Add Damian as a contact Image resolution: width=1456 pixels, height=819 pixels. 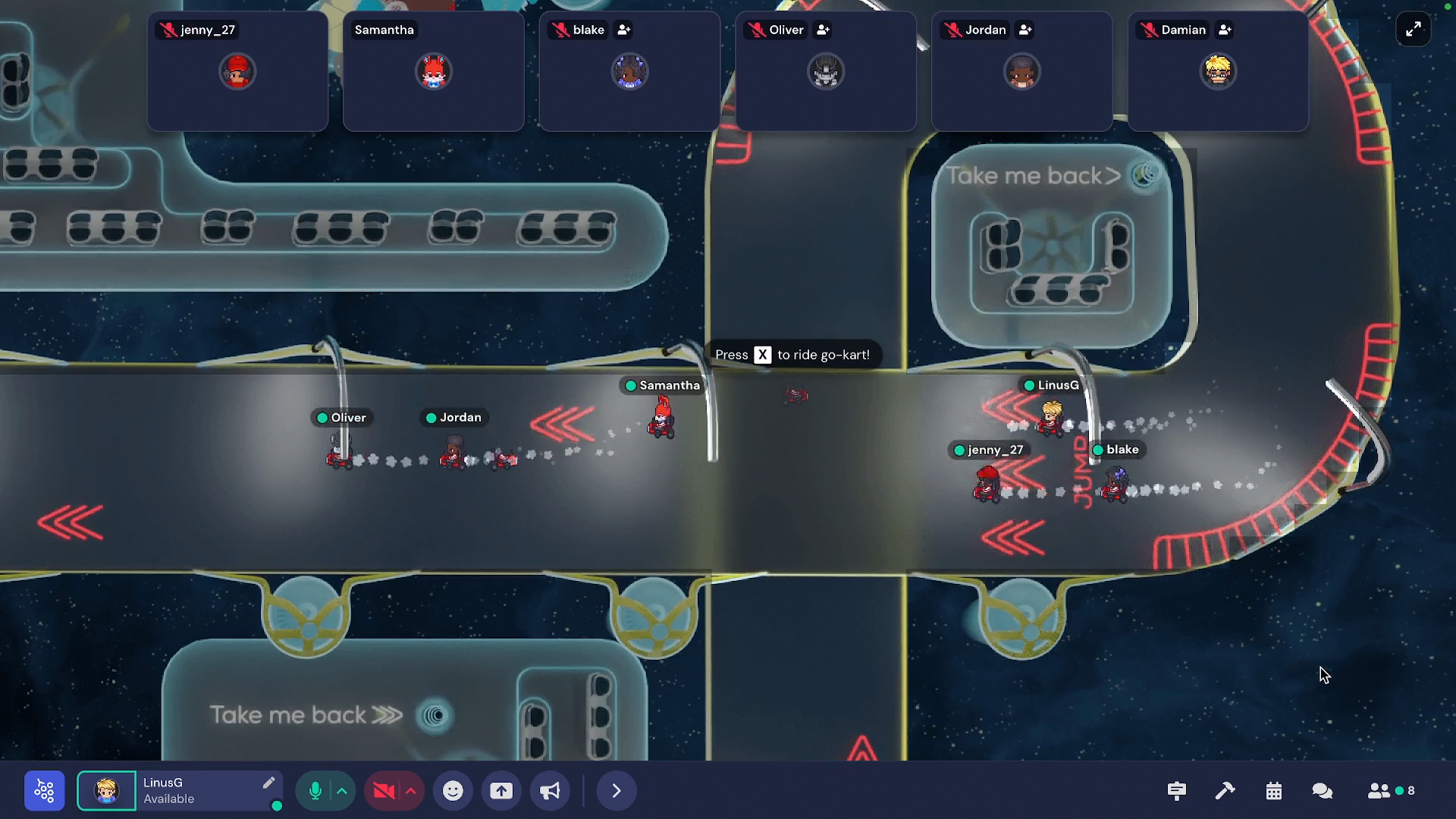[x=1224, y=30]
